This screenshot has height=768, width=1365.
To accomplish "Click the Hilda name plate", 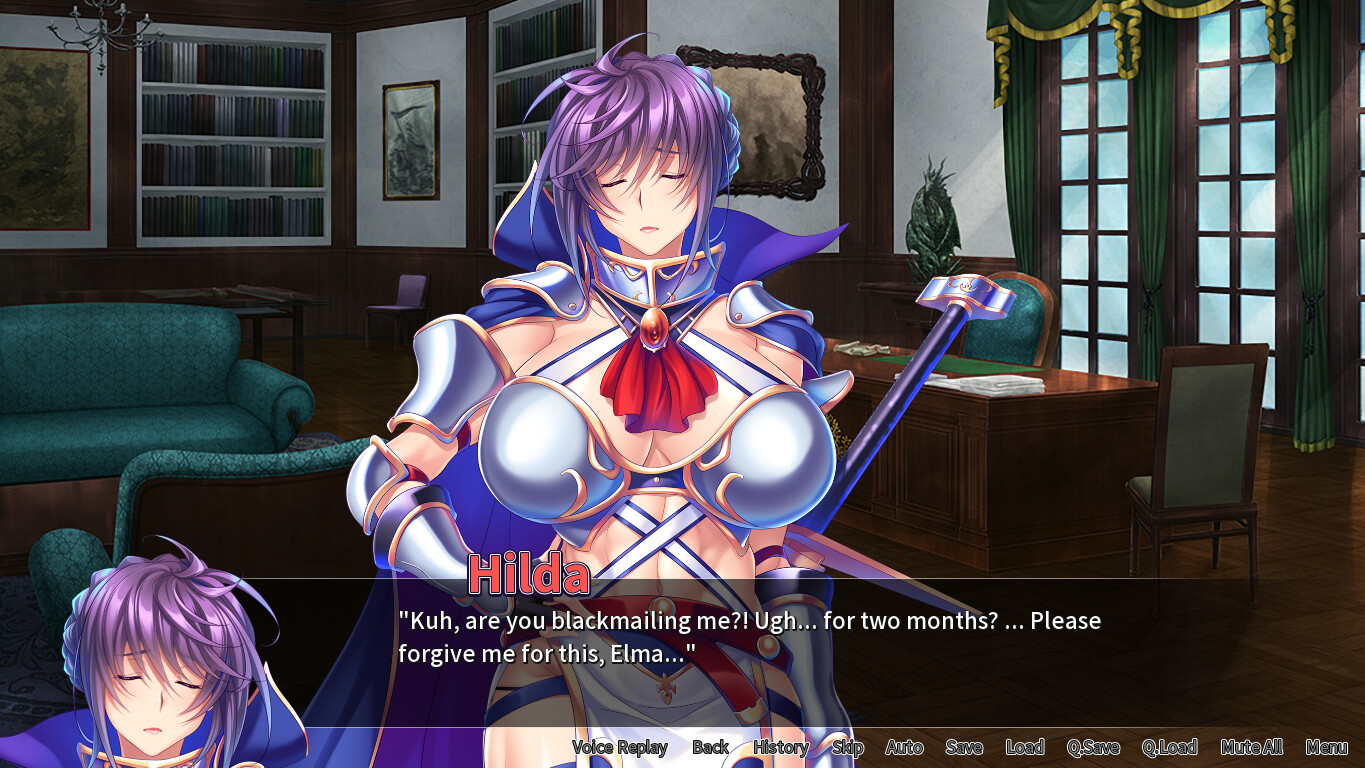I will tap(528, 573).
